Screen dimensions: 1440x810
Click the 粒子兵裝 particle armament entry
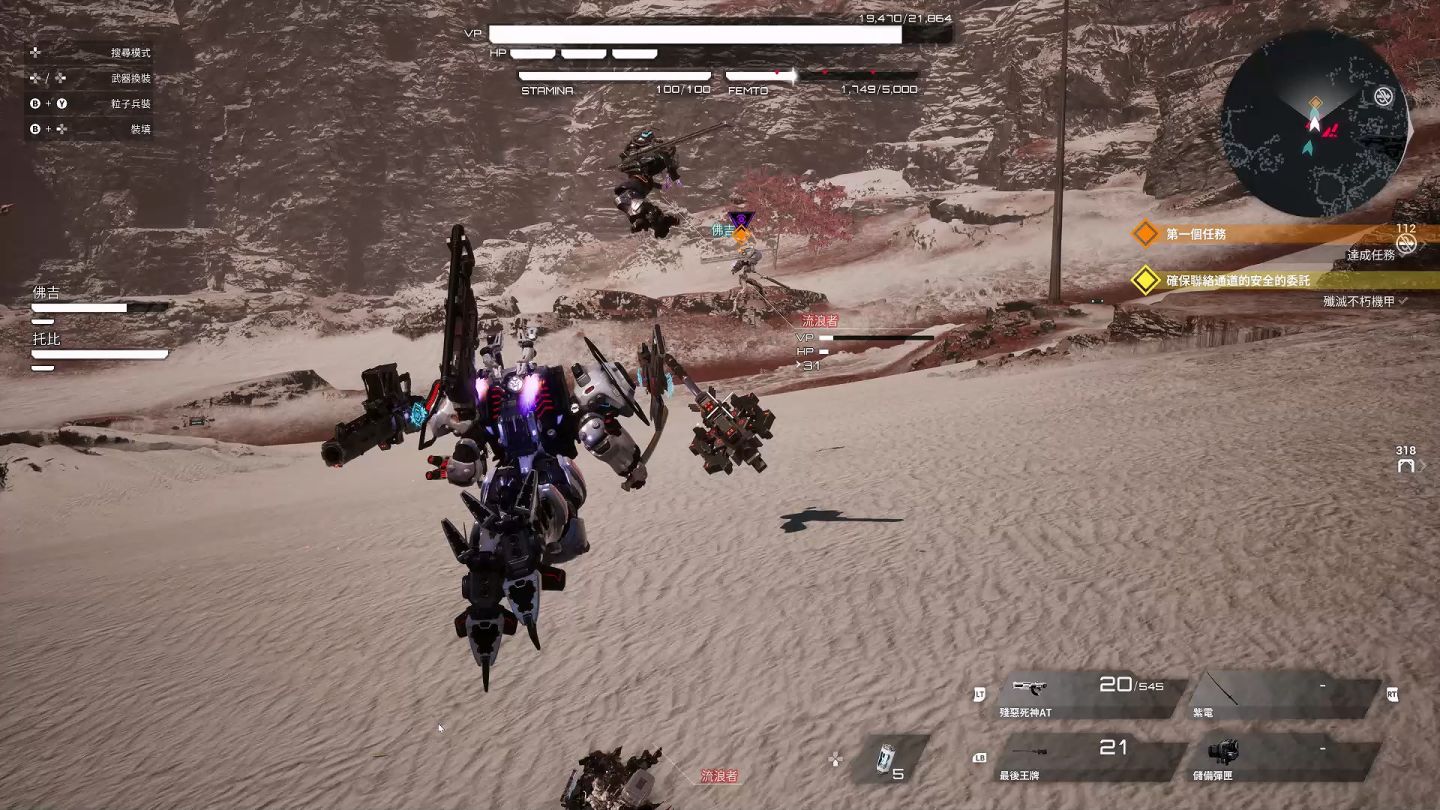[130, 103]
